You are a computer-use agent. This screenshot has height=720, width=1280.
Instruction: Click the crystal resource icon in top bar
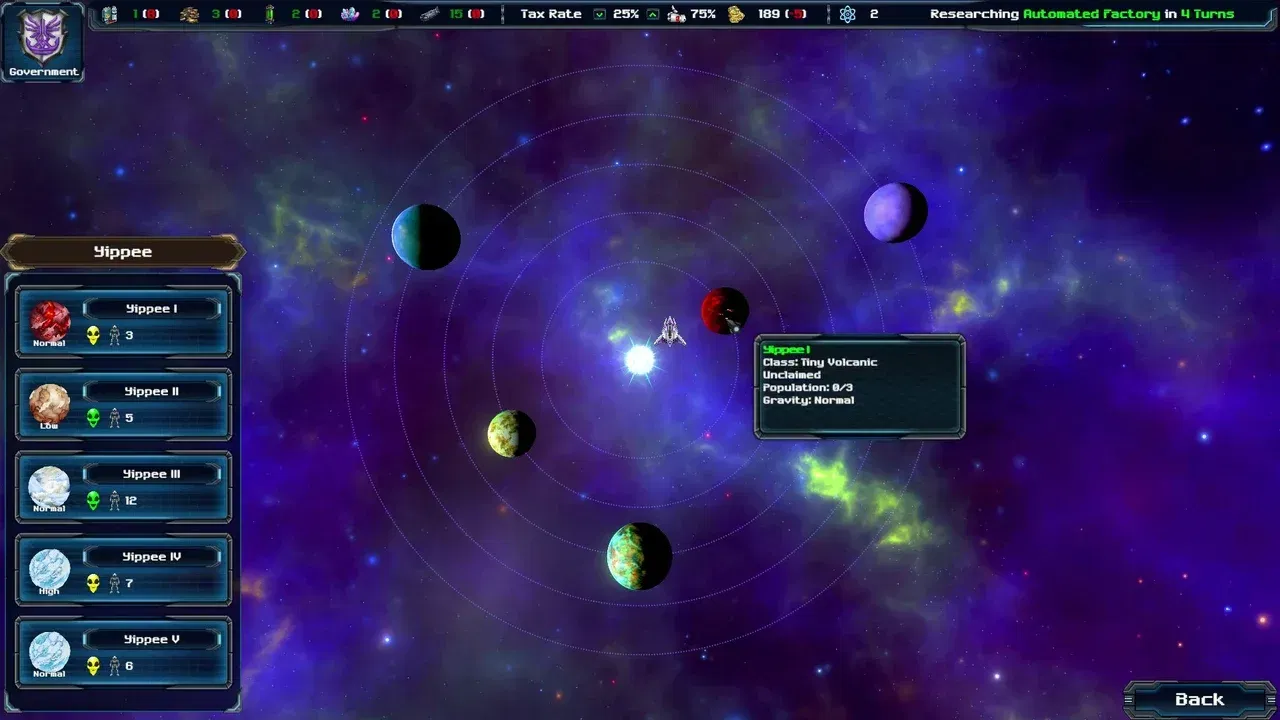tap(352, 14)
